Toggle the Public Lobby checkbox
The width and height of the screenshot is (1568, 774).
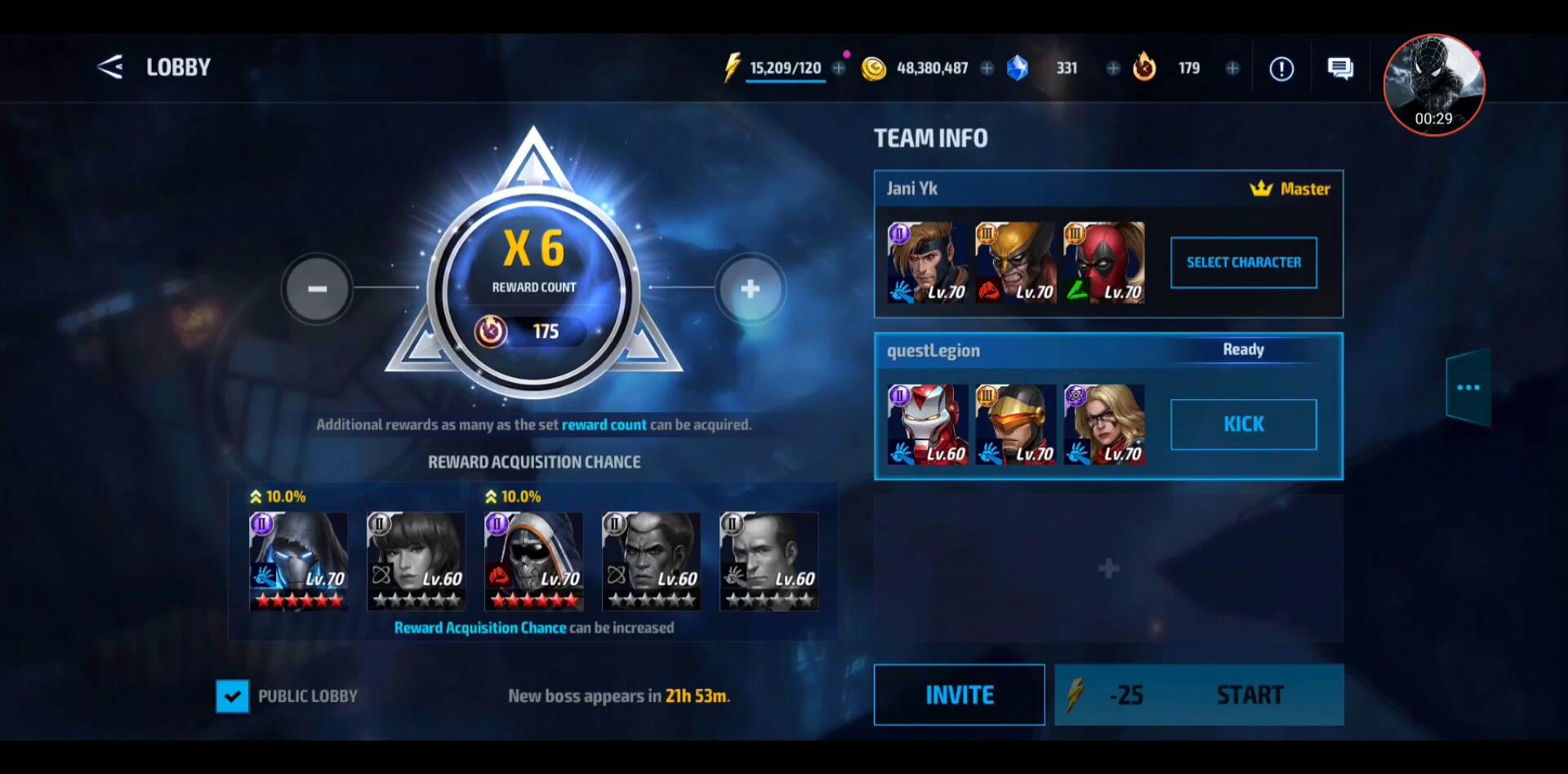click(233, 696)
